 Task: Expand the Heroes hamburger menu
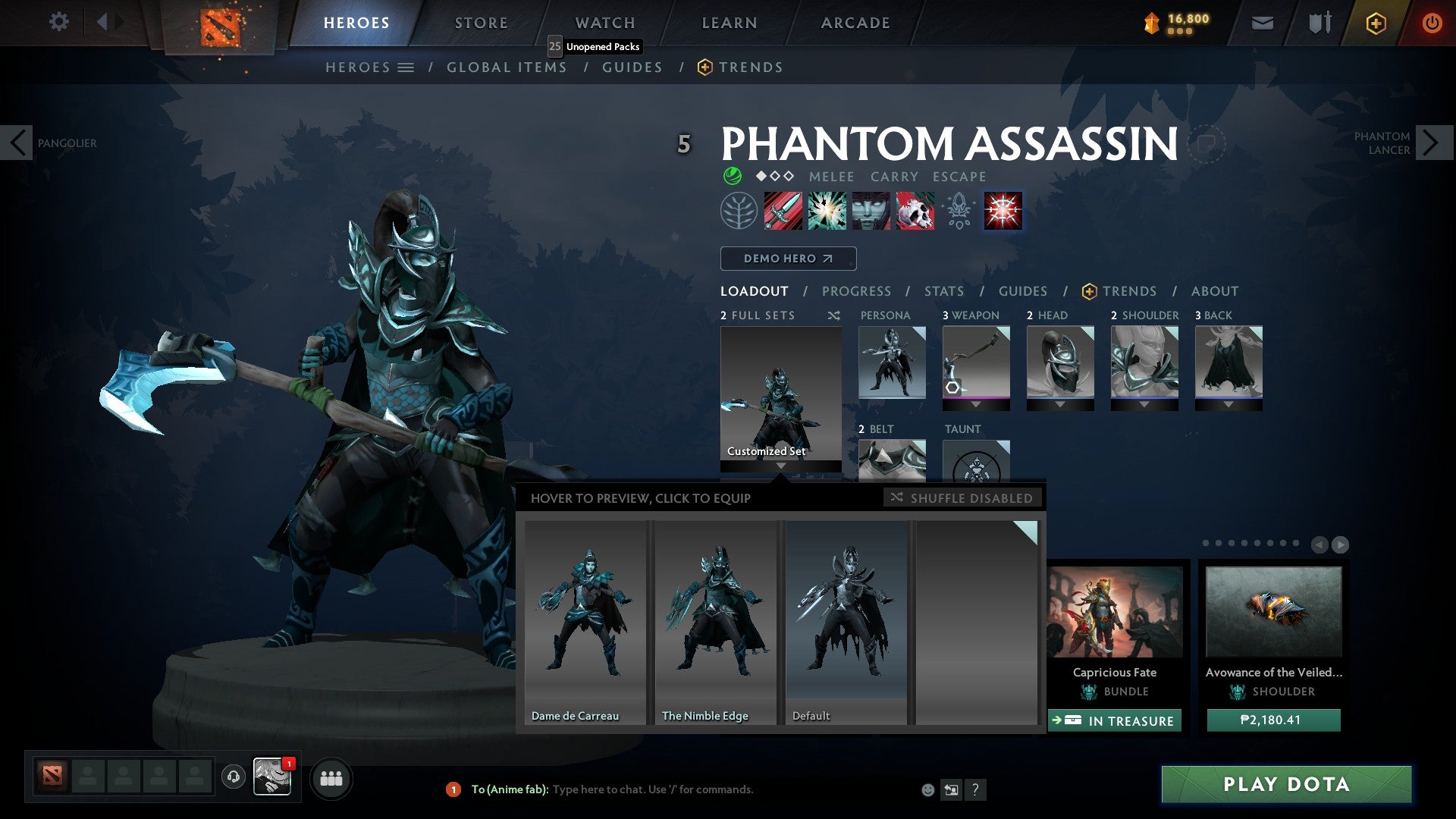[x=406, y=67]
